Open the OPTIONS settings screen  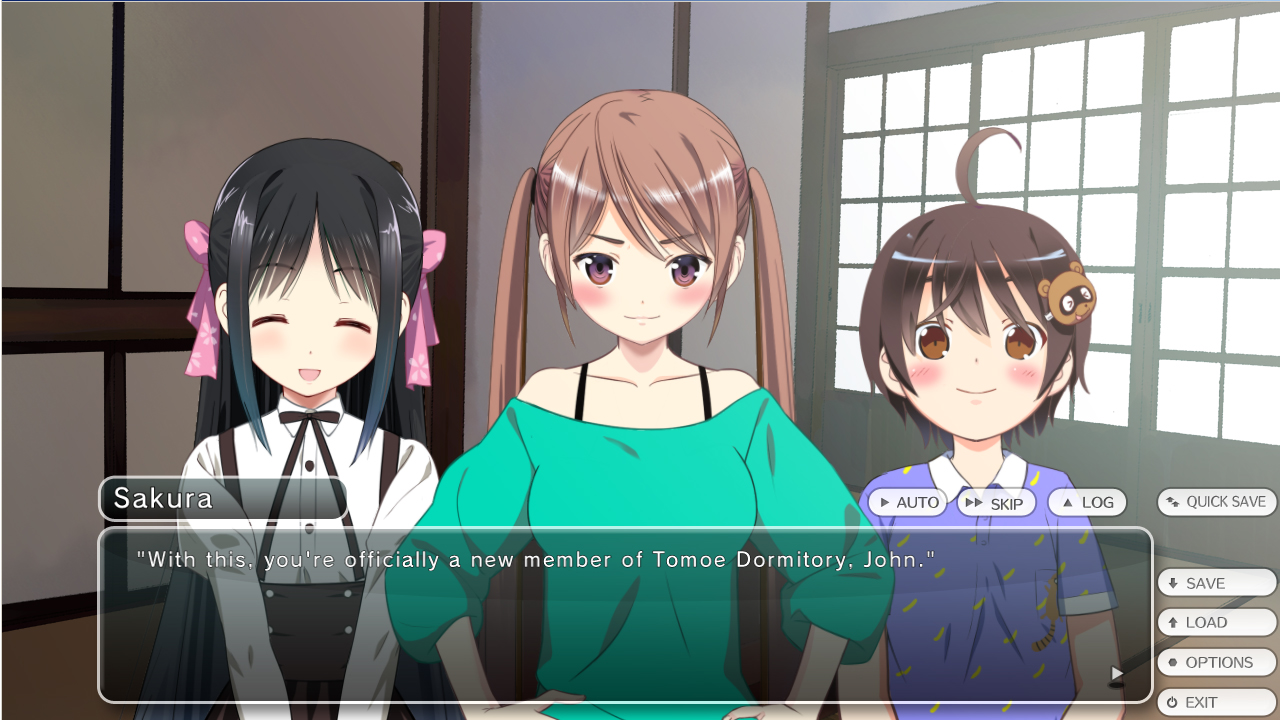tap(1216, 662)
